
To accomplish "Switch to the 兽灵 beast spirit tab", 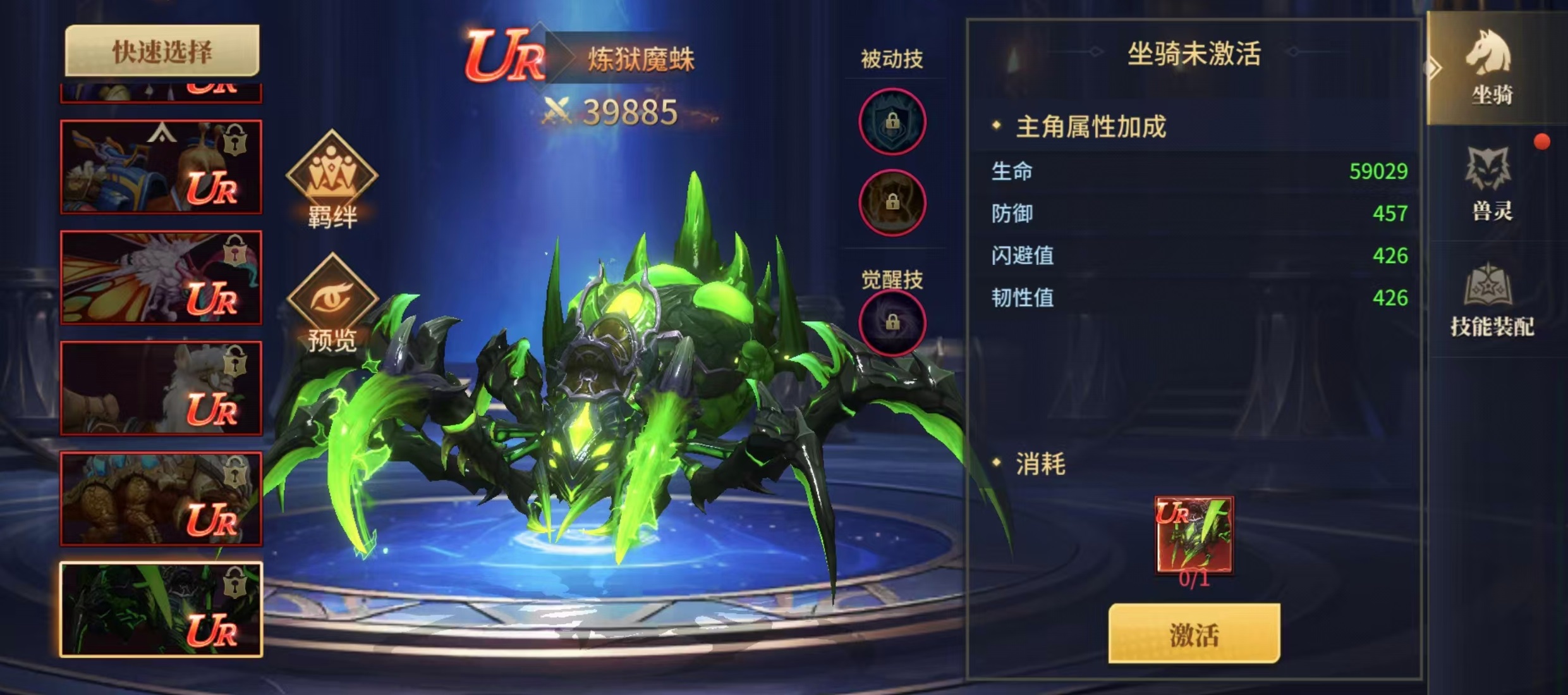I will pos(1492,183).
